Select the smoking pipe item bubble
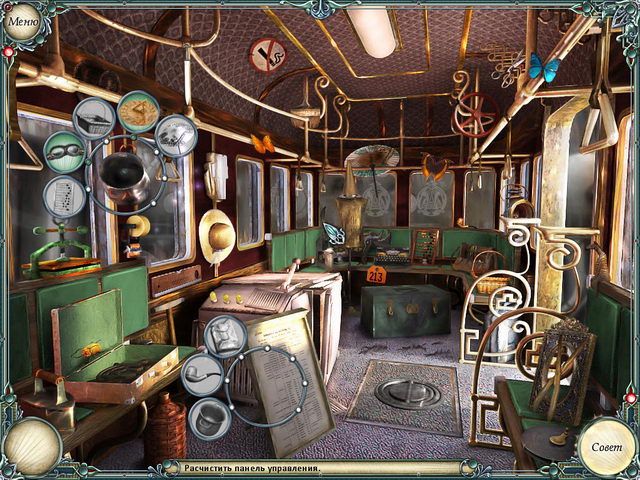Image resolution: width=640 pixels, height=480 pixels. (200, 373)
